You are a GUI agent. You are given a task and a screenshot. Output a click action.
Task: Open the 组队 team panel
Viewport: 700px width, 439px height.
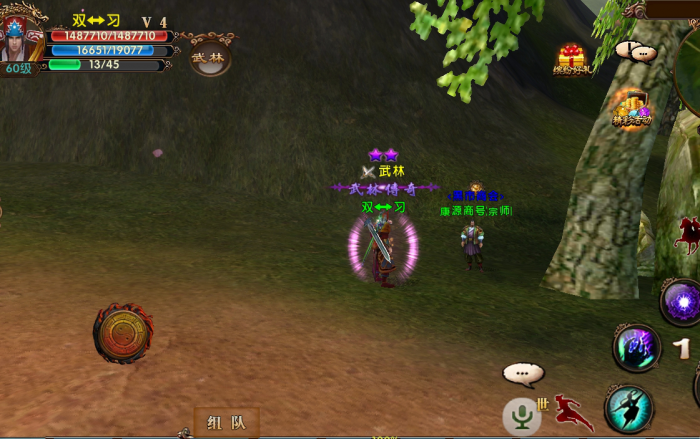click(x=226, y=422)
